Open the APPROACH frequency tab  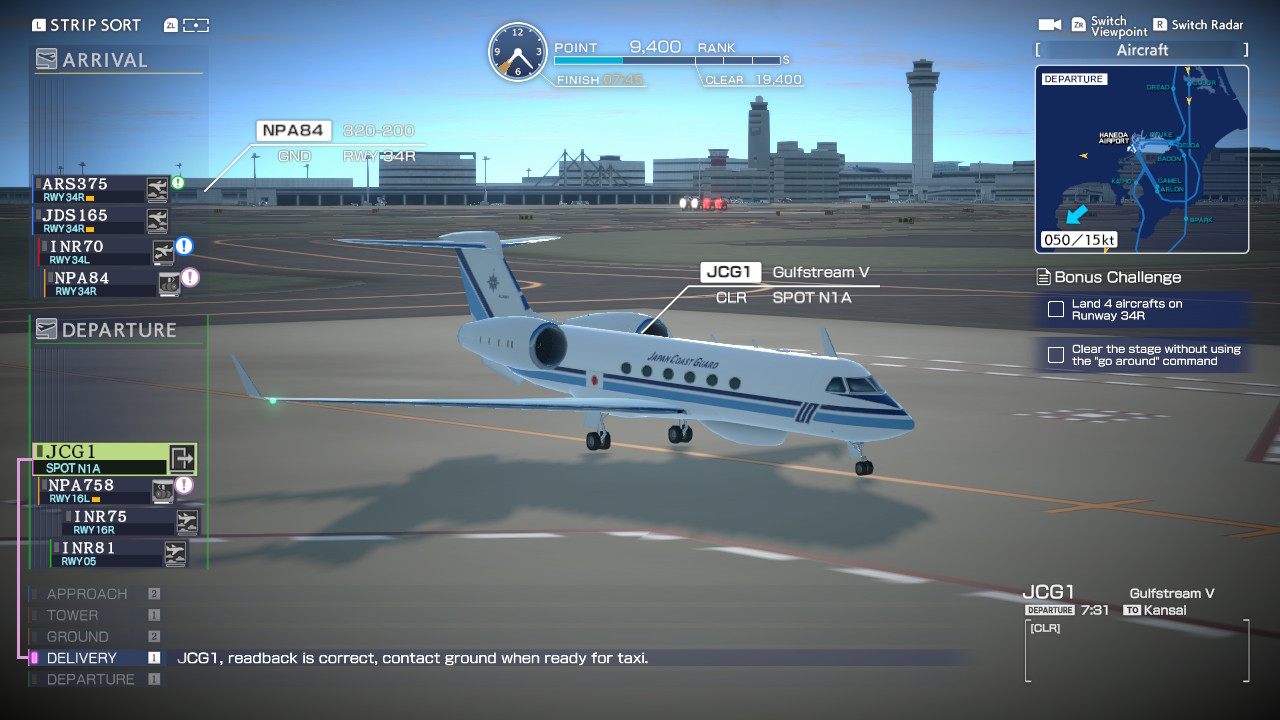(x=85, y=593)
